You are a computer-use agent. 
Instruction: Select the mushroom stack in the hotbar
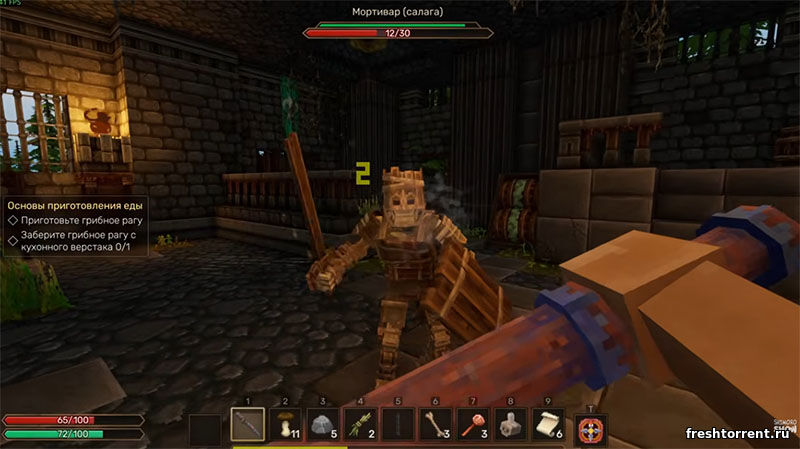pos(285,424)
